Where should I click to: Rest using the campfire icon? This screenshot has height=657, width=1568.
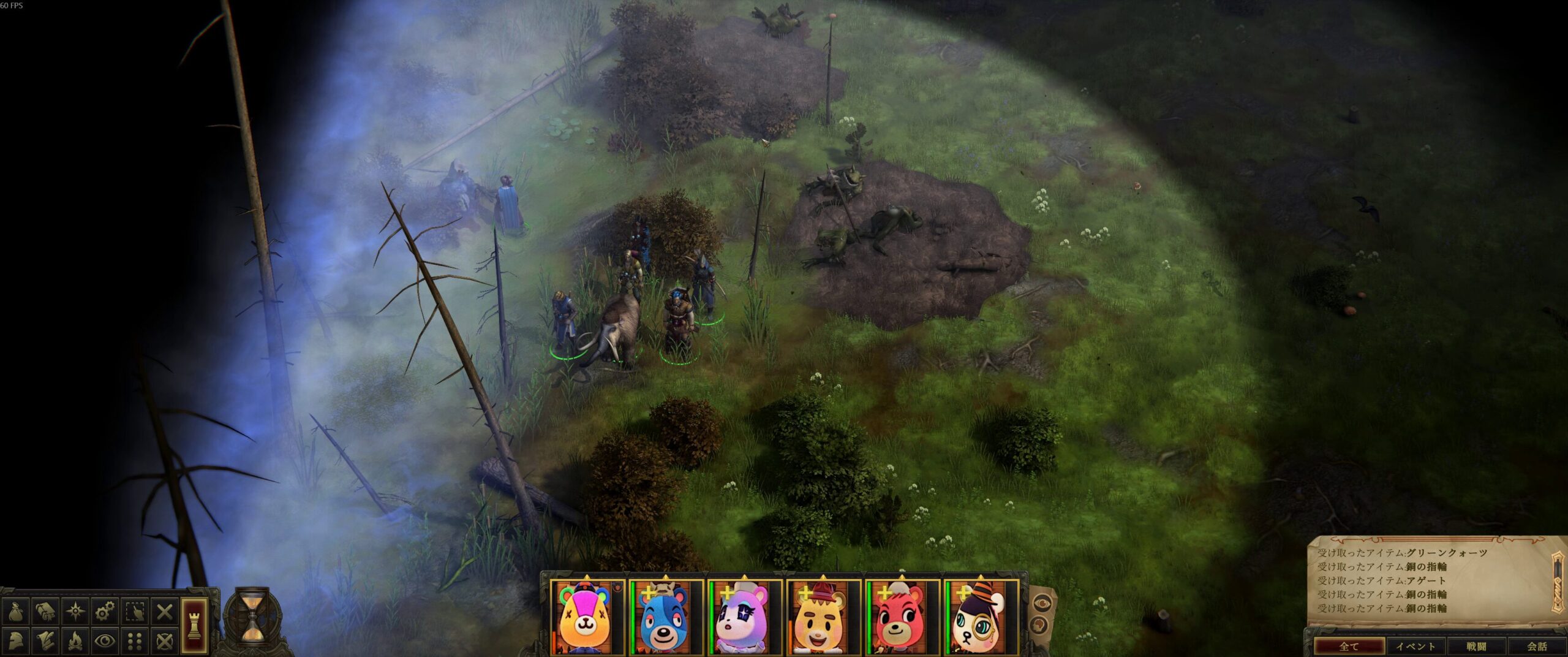click(x=75, y=641)
